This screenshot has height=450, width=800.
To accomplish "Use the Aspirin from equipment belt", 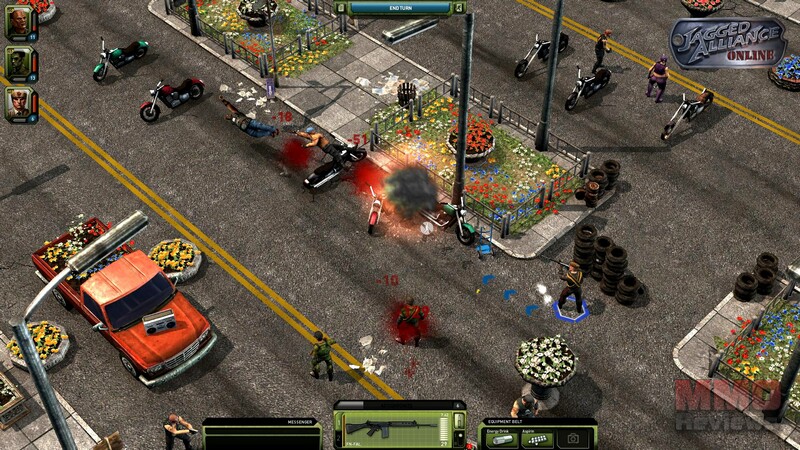I will 537,438.
